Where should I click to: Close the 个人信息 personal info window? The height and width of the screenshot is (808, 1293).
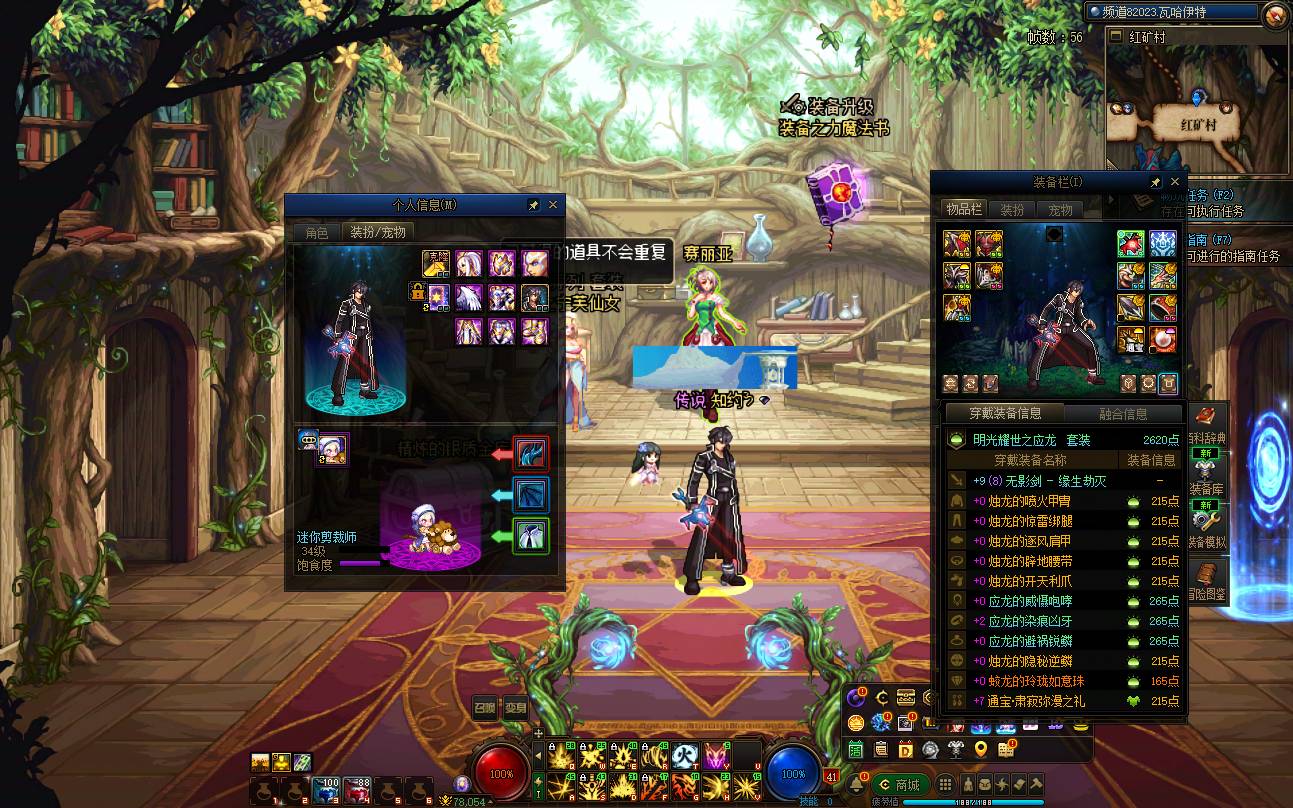tap(553, 205)
